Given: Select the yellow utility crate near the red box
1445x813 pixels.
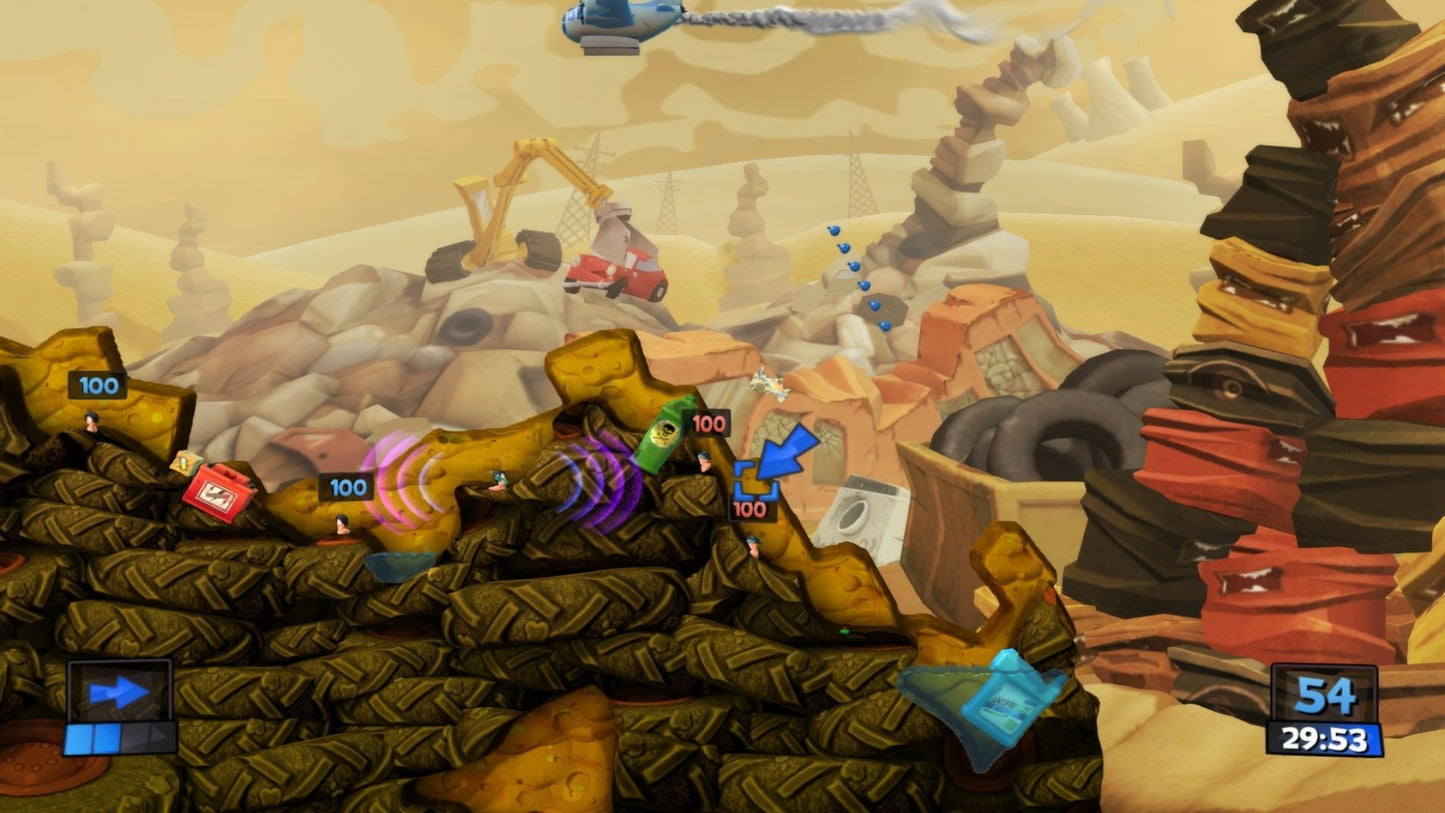Looking at the screenshot, I should coord(184,463).
